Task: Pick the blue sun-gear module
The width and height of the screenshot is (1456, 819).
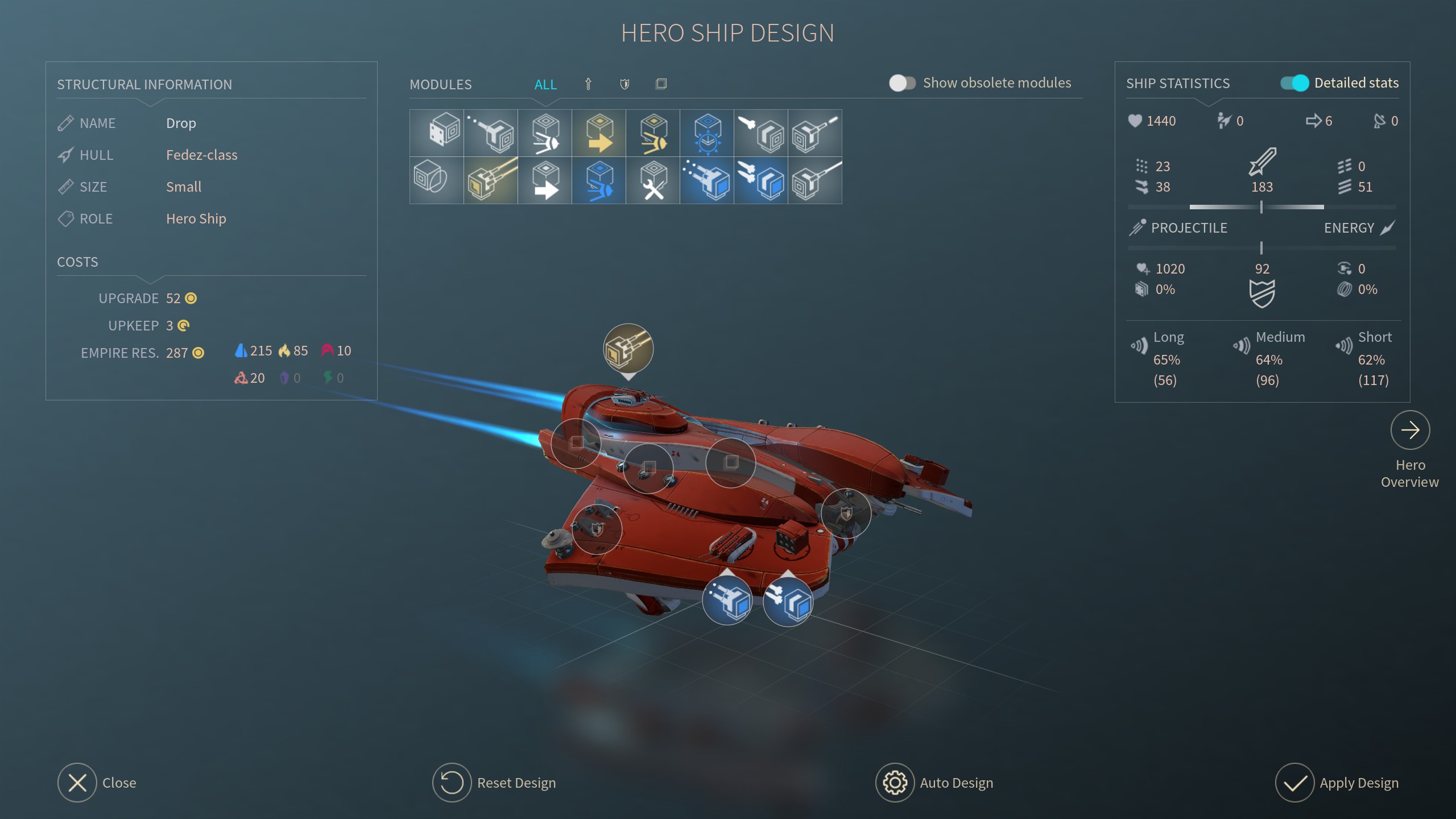Action: coord(707,133)
